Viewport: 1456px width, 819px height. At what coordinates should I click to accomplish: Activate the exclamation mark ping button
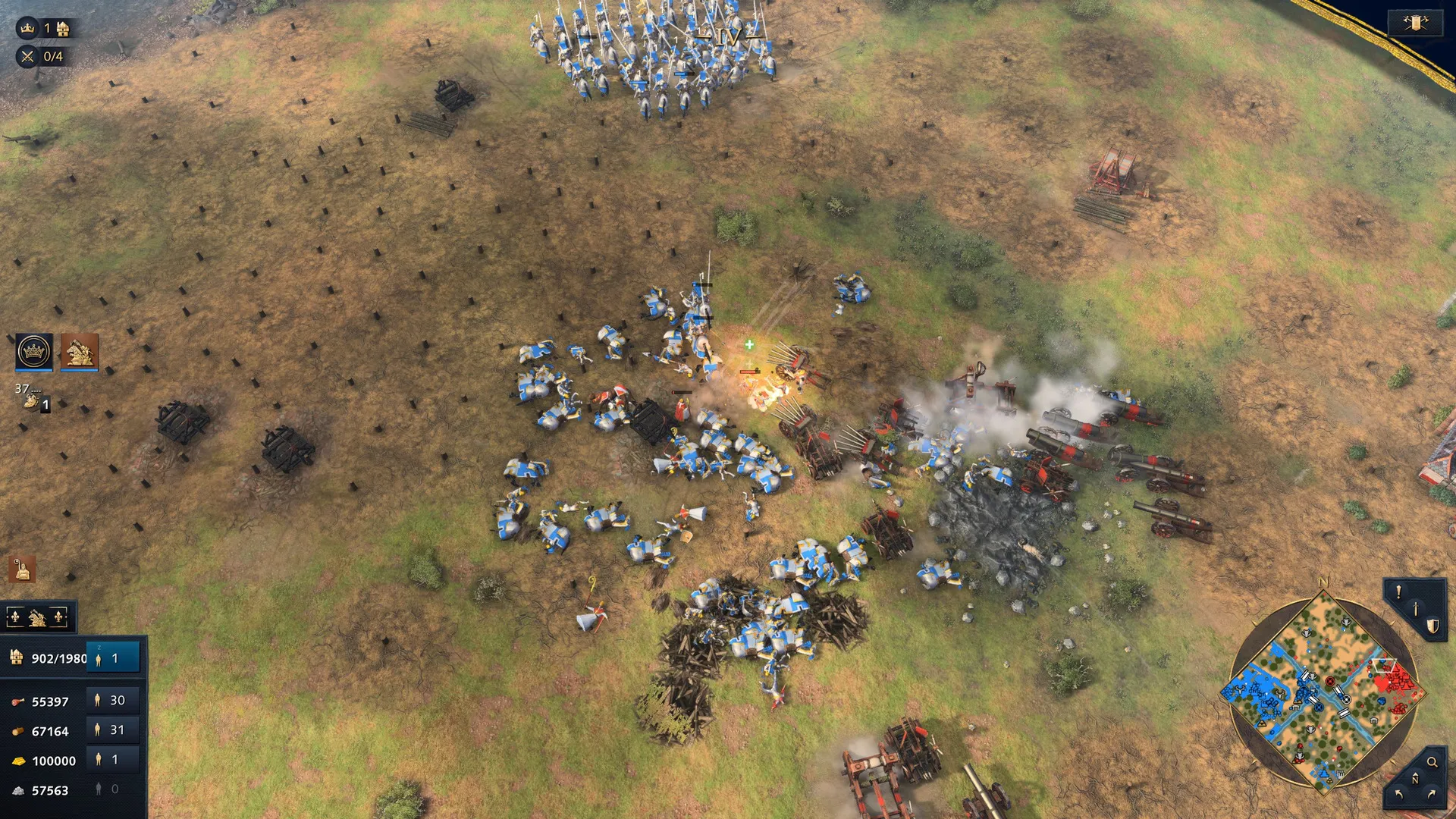click(1399, 591)
